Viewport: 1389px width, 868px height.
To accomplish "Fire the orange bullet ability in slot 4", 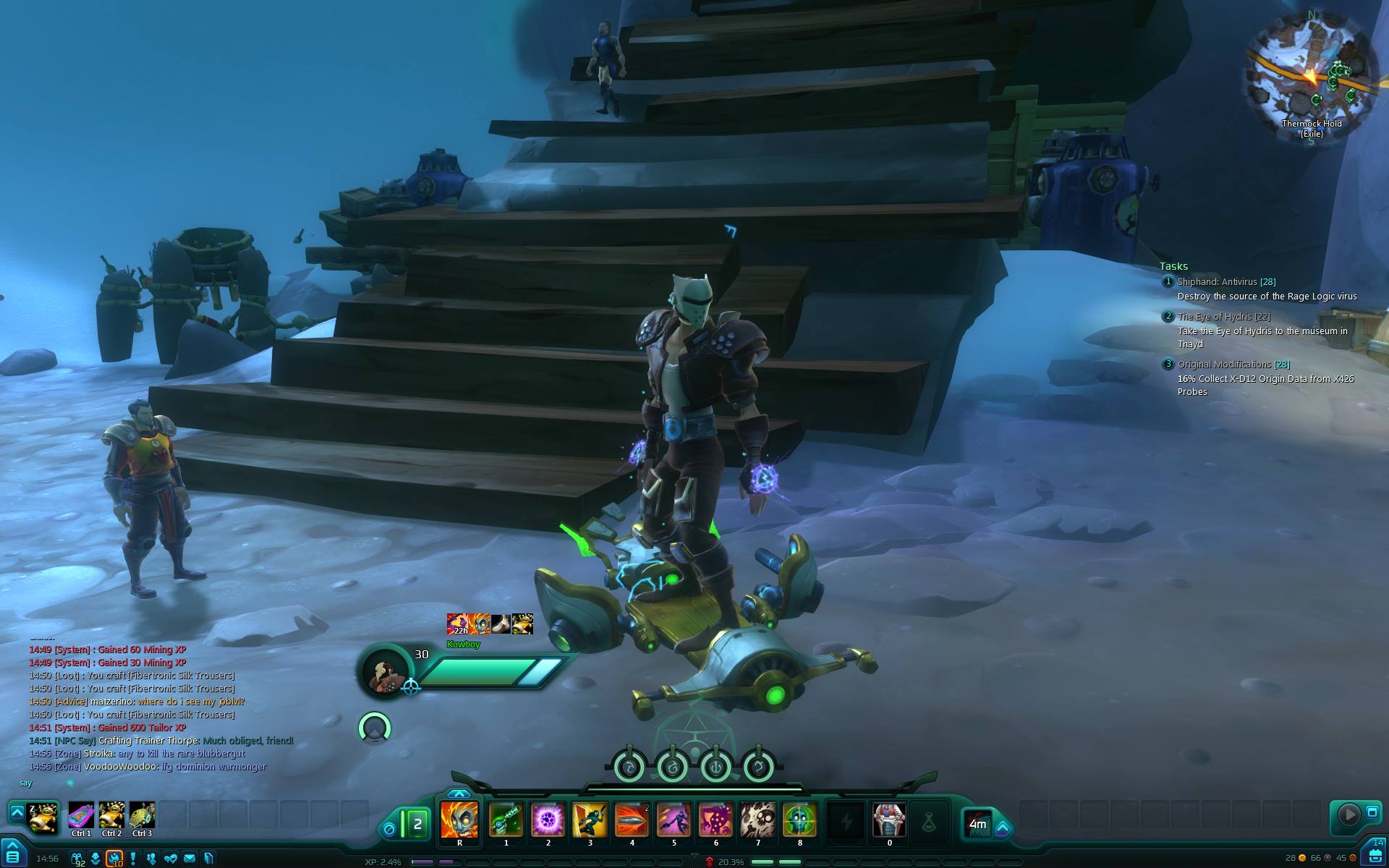I will click(x=632, y=820).
